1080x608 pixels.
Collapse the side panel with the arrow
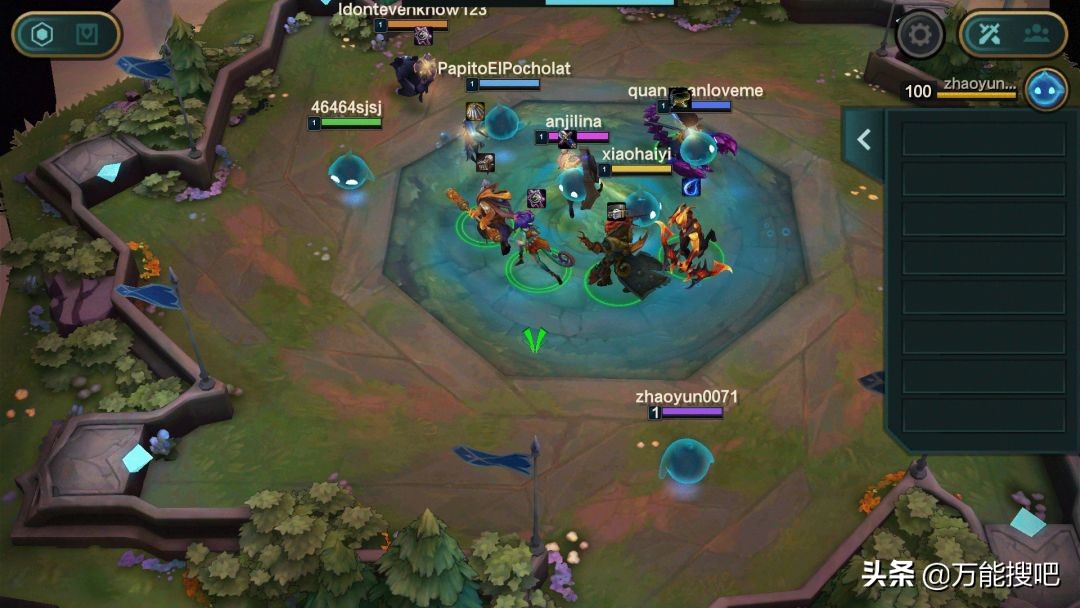(864, 141)
